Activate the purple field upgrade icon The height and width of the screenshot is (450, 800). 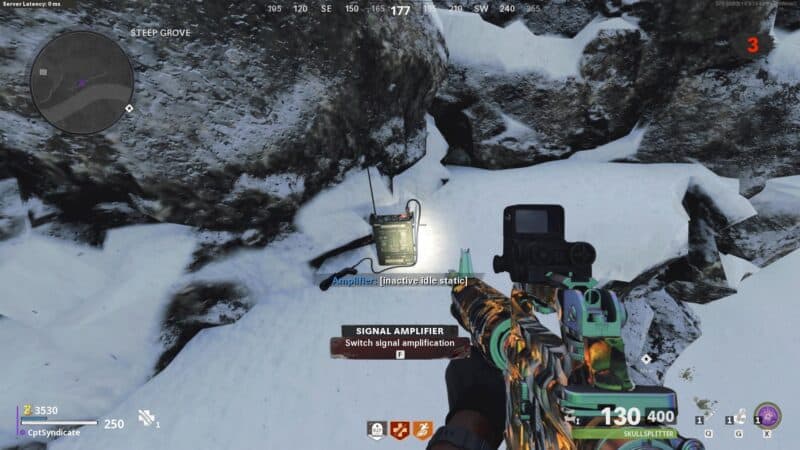[x=767, y=414]
